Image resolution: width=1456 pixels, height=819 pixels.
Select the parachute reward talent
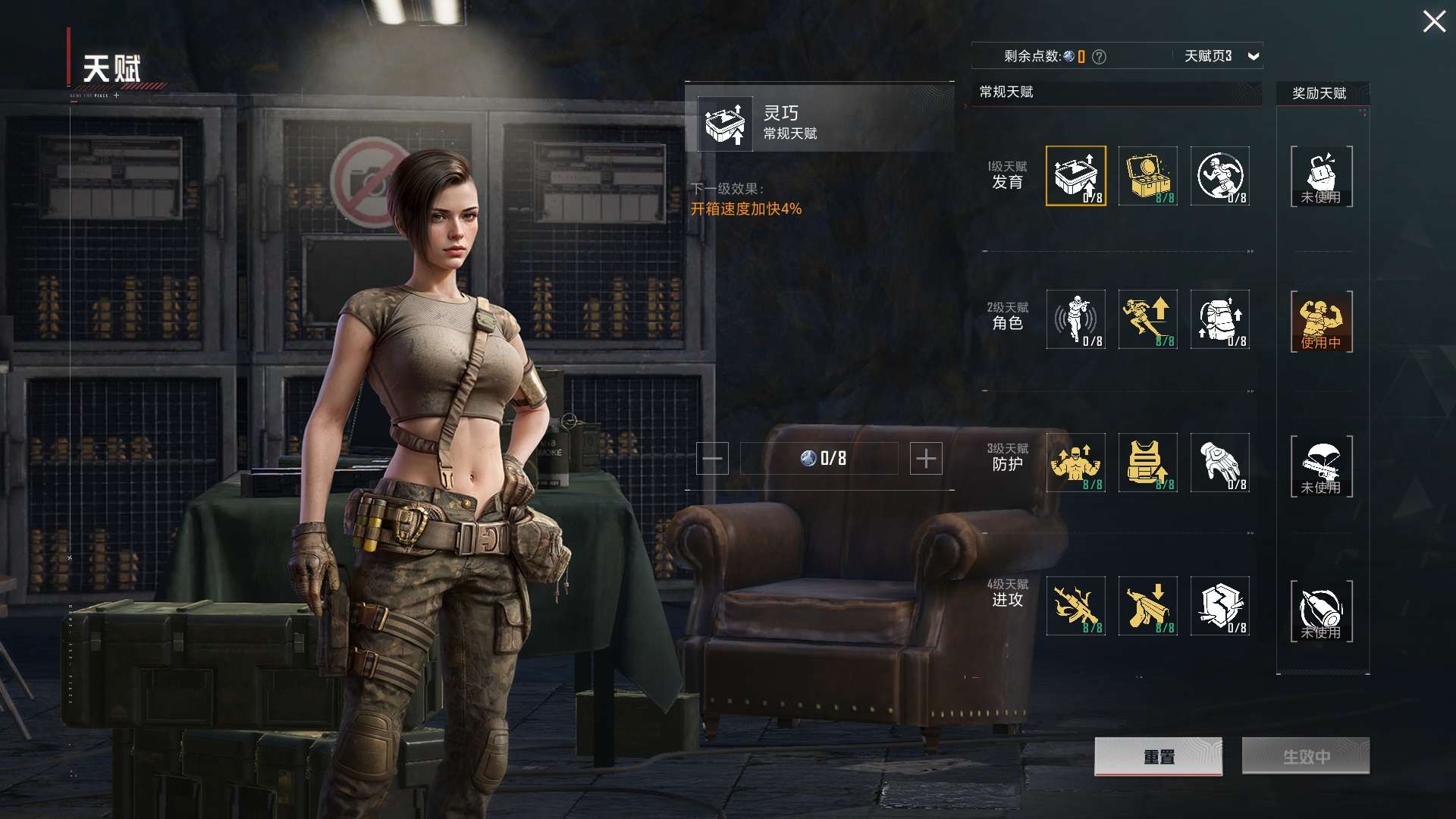point(1321,466)
